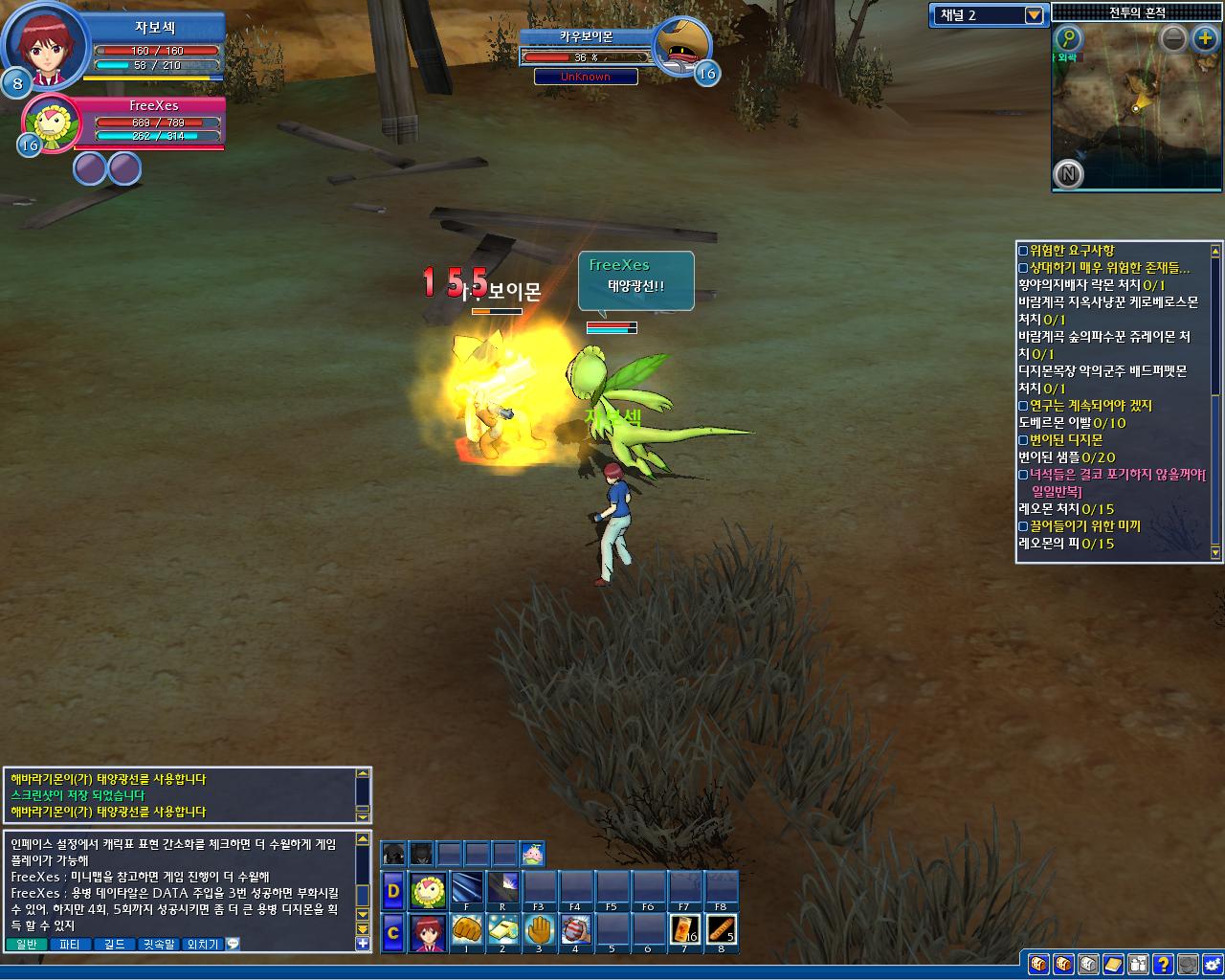
Task: Open the channel 2 dropdown
Action: 1034,15
